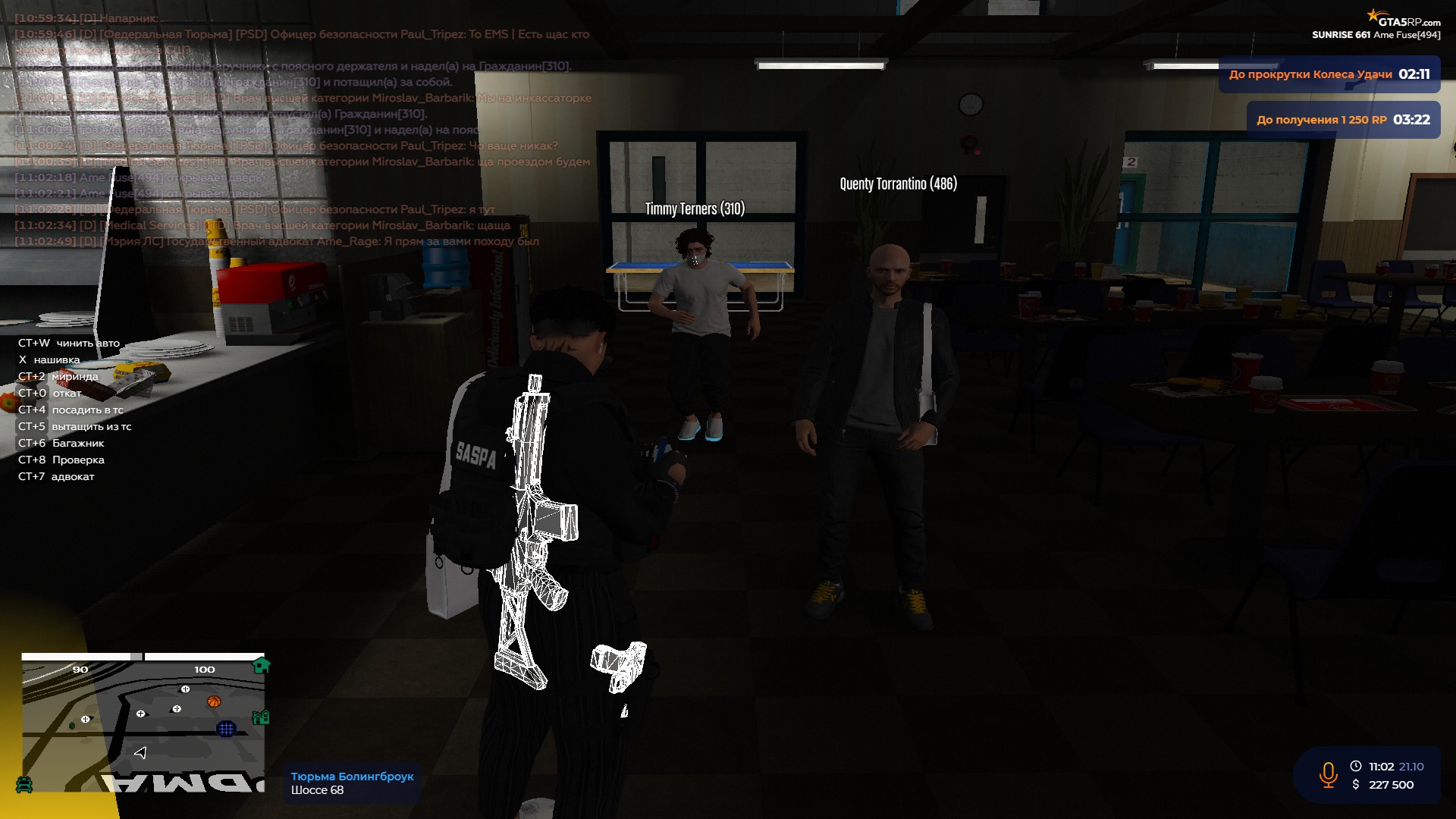The image size is (1456, 819).
Task: Select the orange basketball marker on the minimap
Action: (x=214, y=701)
